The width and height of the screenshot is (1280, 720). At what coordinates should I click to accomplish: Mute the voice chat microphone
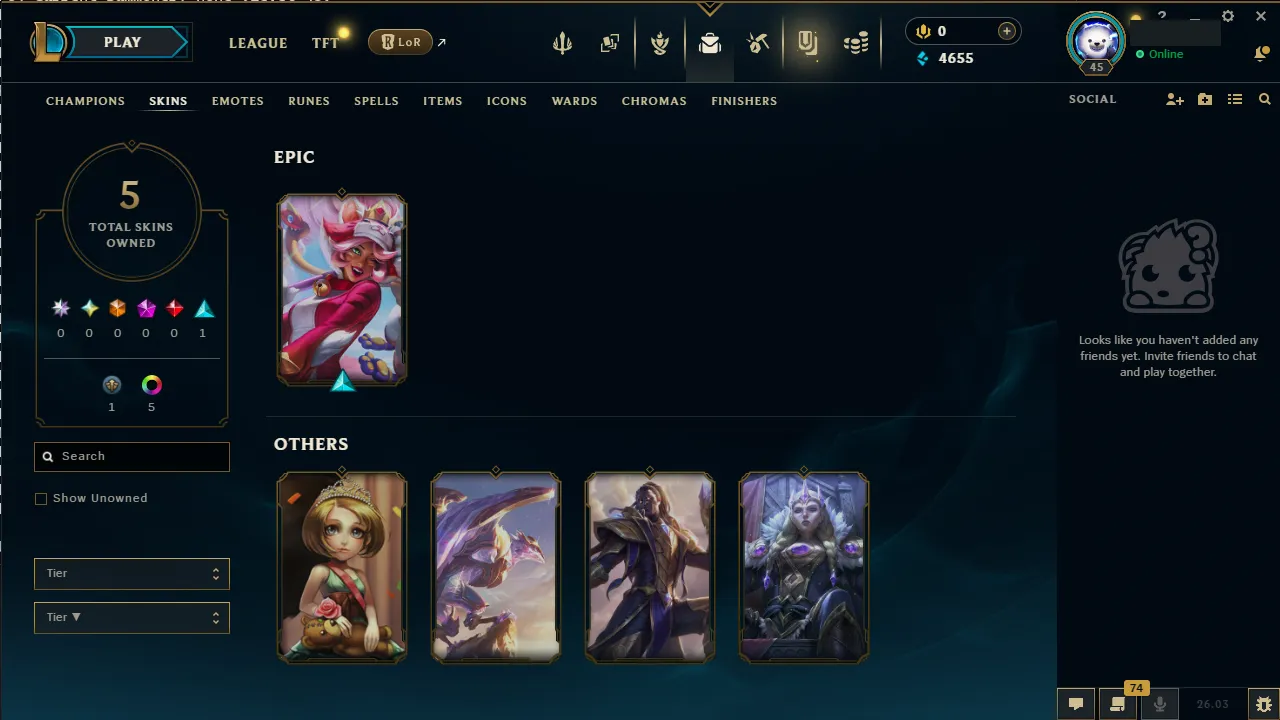click(1160, 703)
